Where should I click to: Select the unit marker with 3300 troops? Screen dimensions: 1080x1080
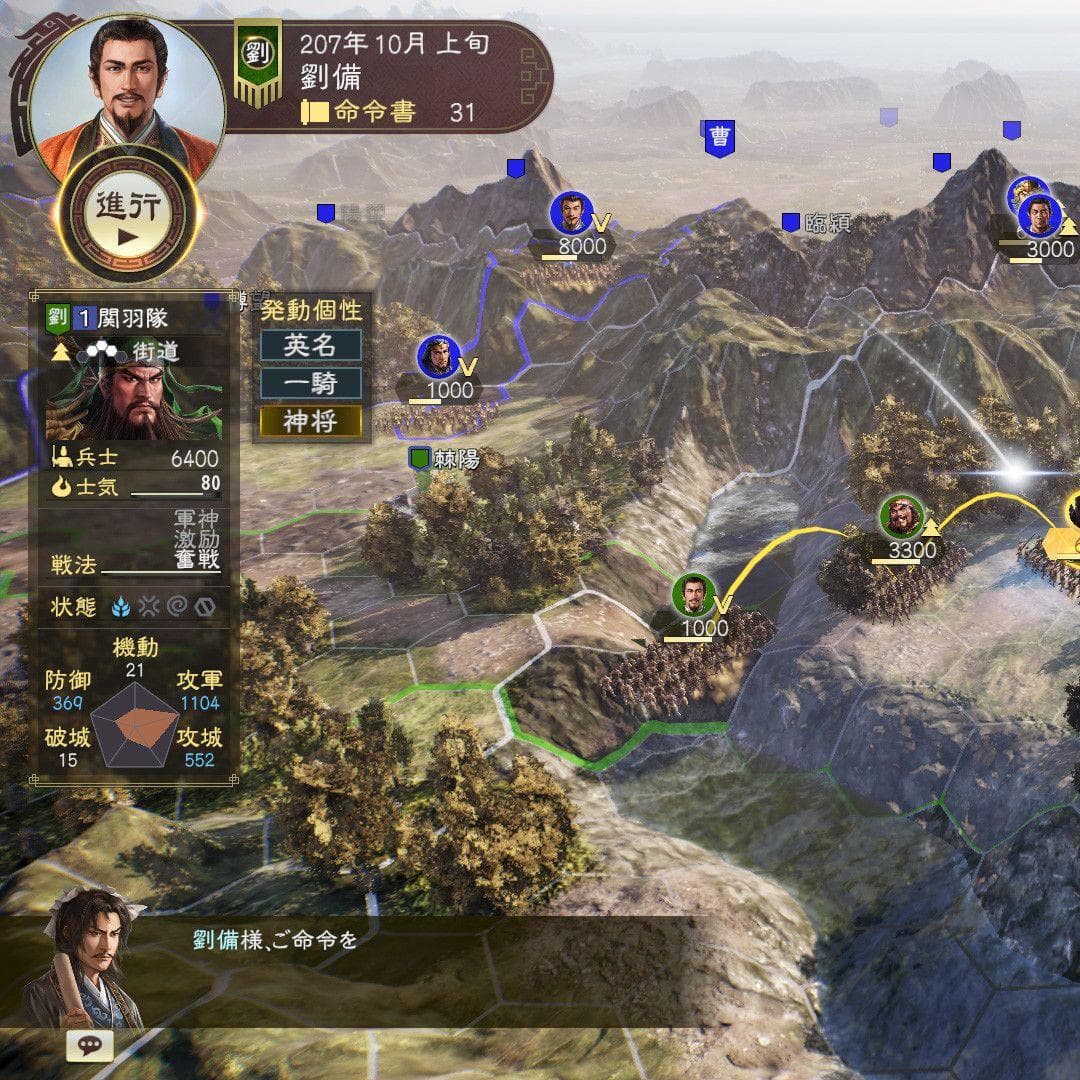(902, 518)
